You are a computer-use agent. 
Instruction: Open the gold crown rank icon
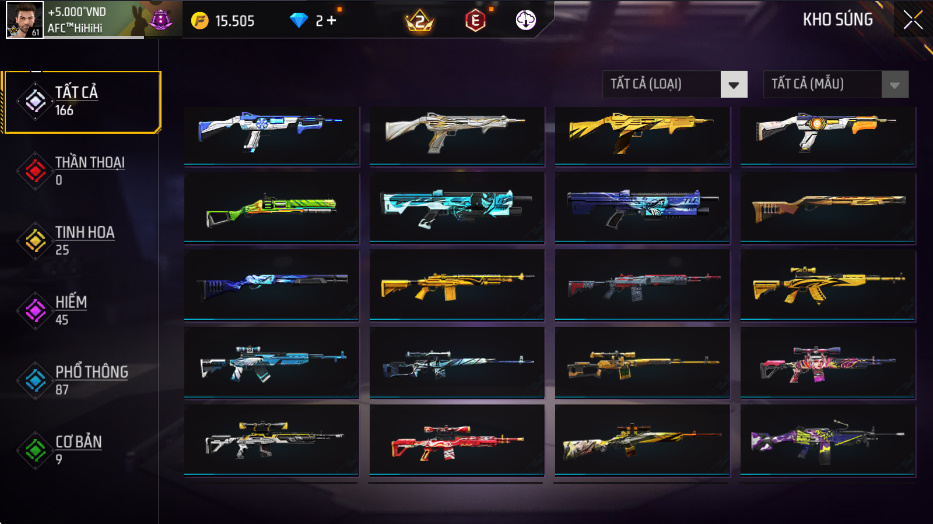pos(420,20)
